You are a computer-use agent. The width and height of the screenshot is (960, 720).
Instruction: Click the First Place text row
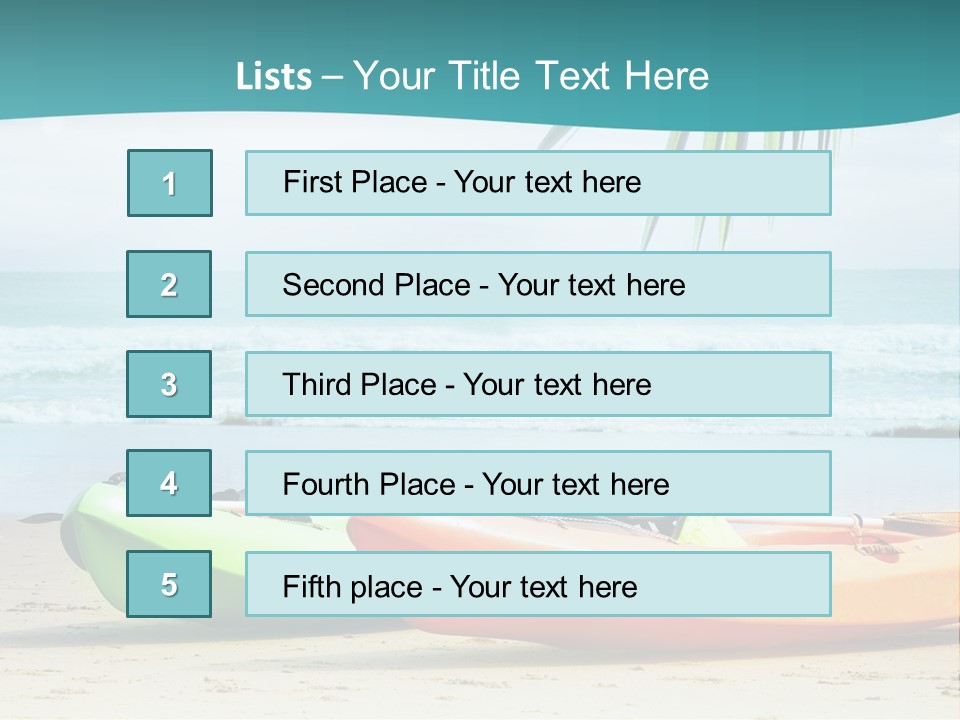point(538,183)
